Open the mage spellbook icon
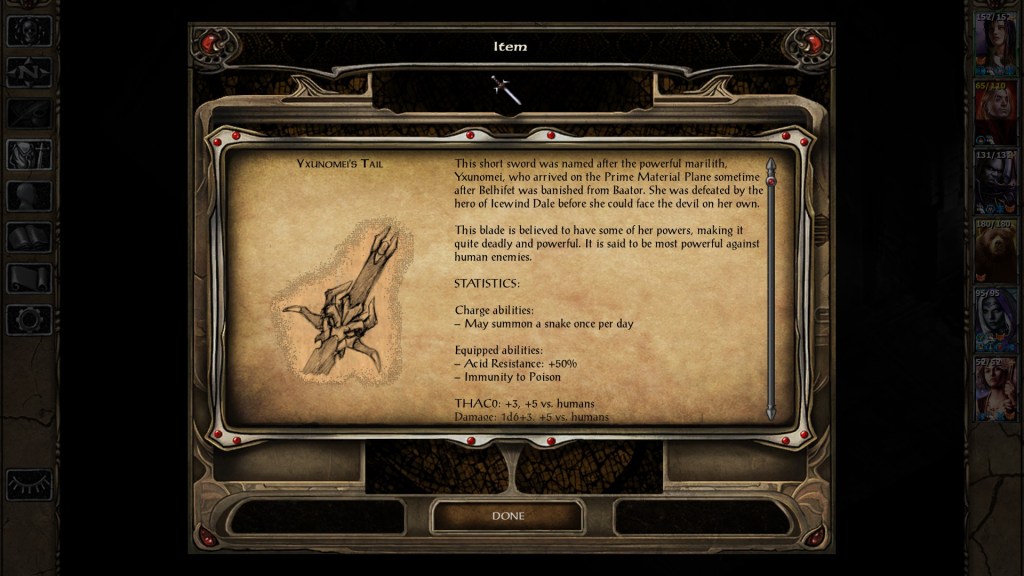The image size is (1024, 576). pyautogui.click(x=29, y=237)
